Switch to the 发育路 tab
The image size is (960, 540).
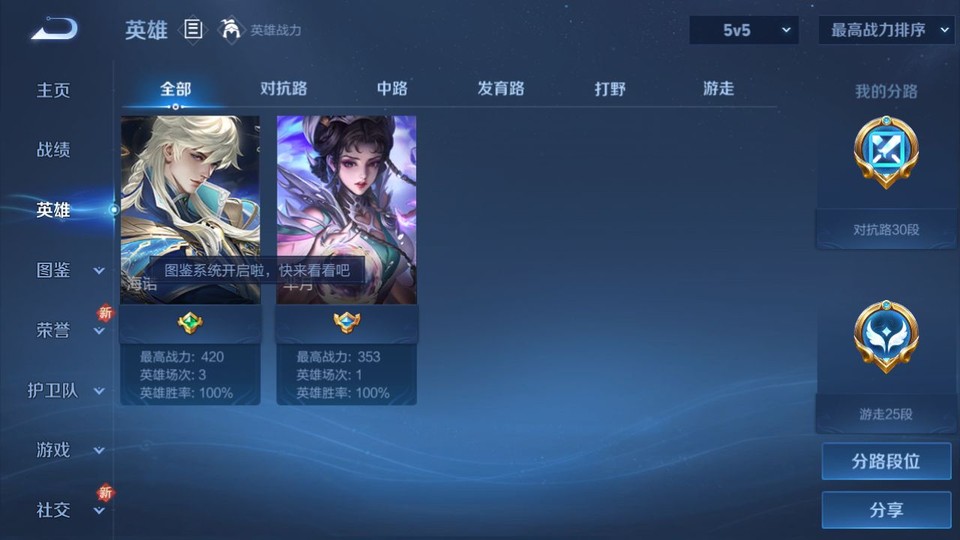[501, 88]
